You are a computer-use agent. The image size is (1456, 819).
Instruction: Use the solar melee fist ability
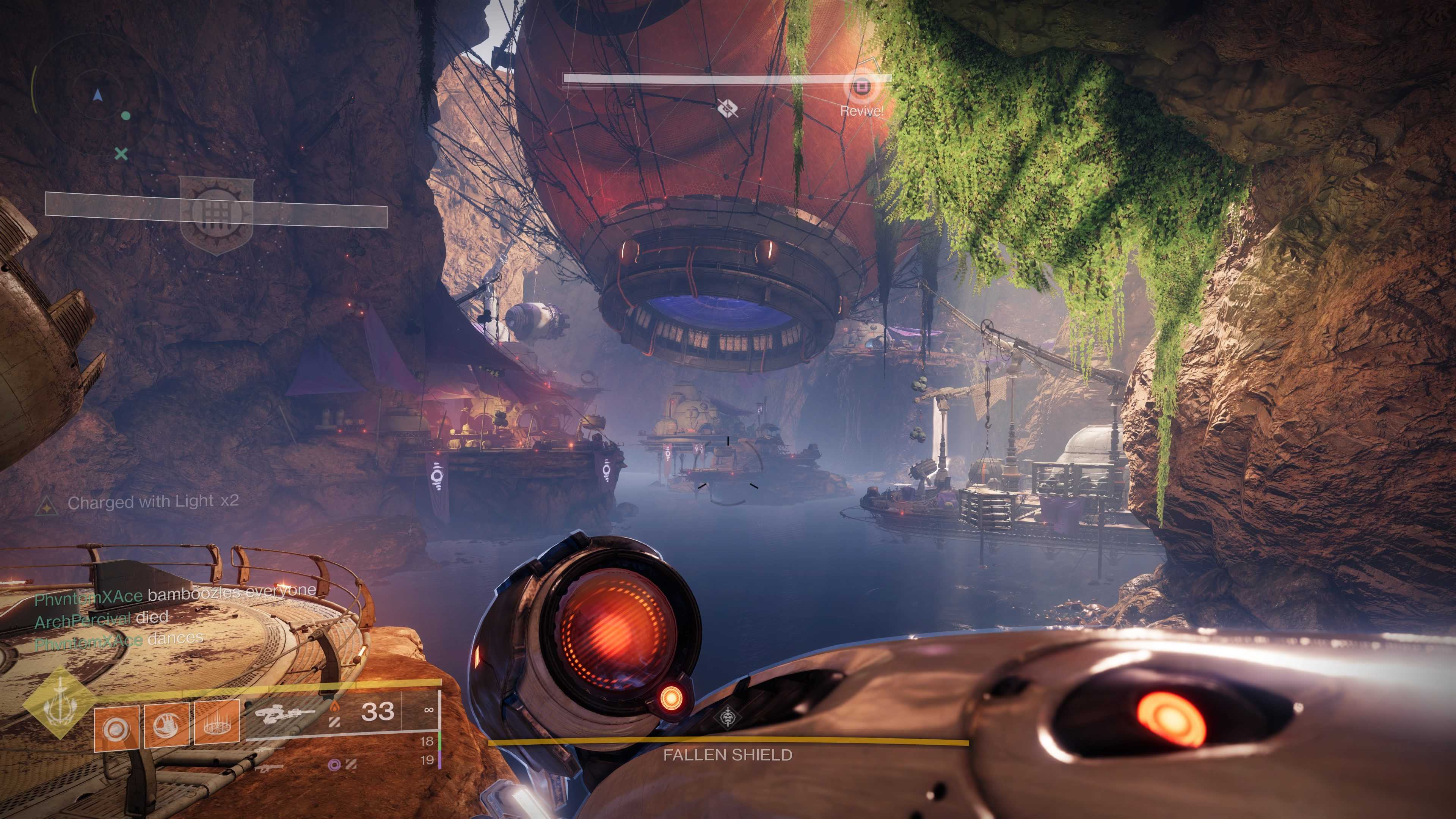point(167,725)
